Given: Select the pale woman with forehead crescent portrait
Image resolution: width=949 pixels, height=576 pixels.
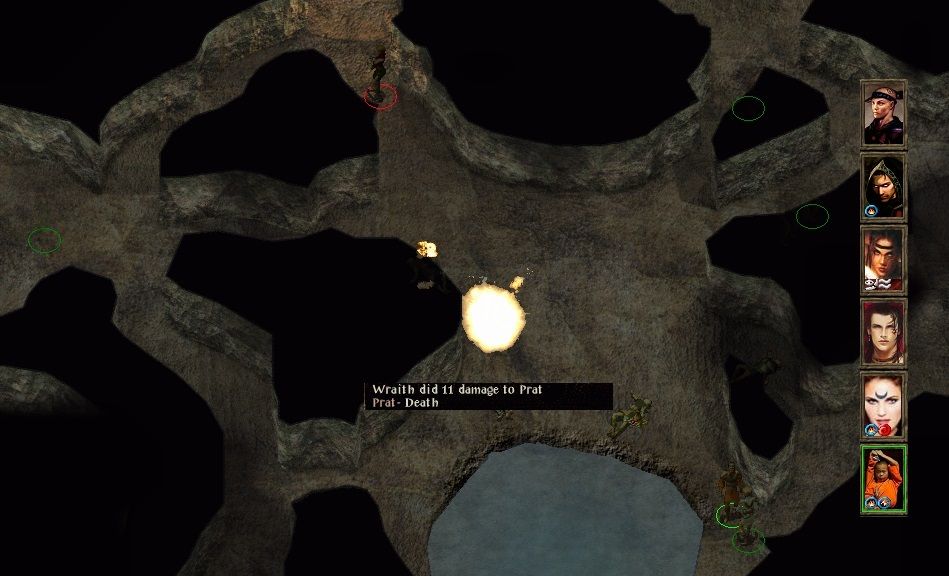Looking at the screenshot, I should pyautogui.click(x=883, y=406).
